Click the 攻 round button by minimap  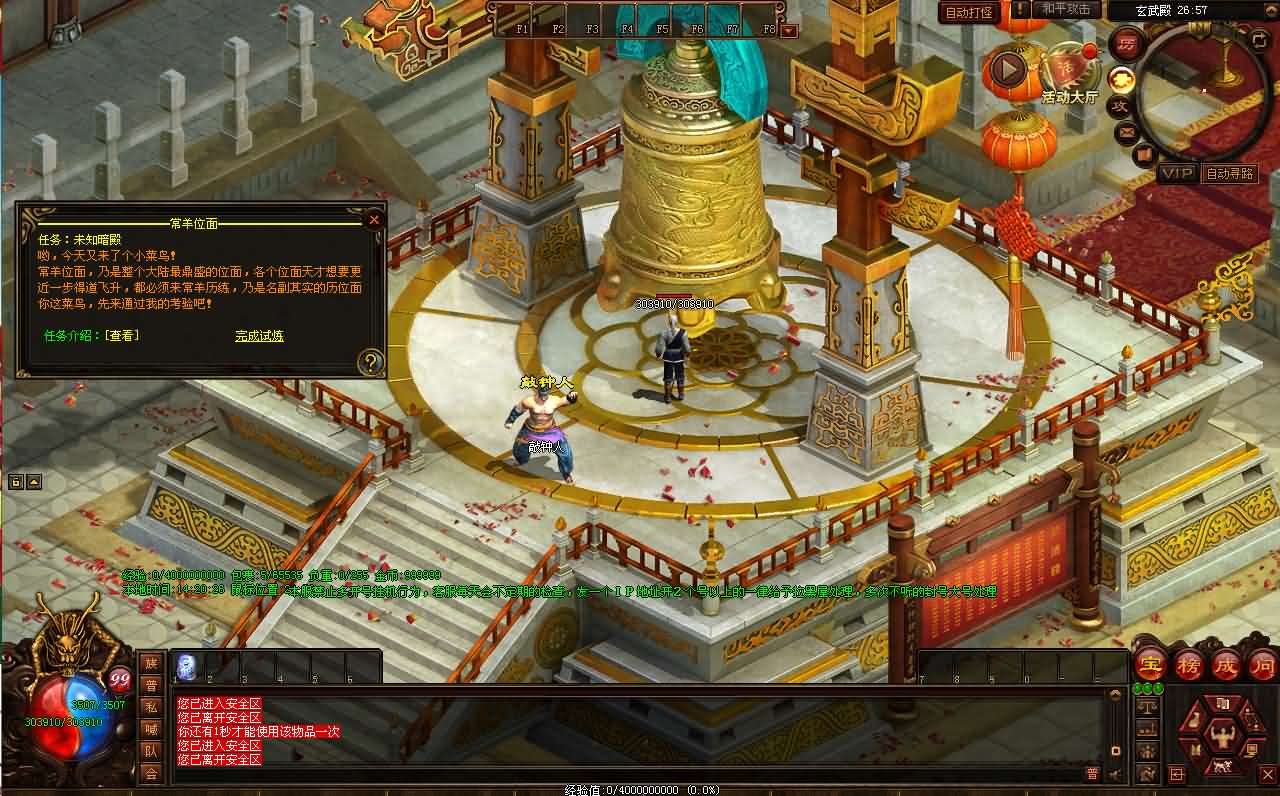coord(1121,105)
